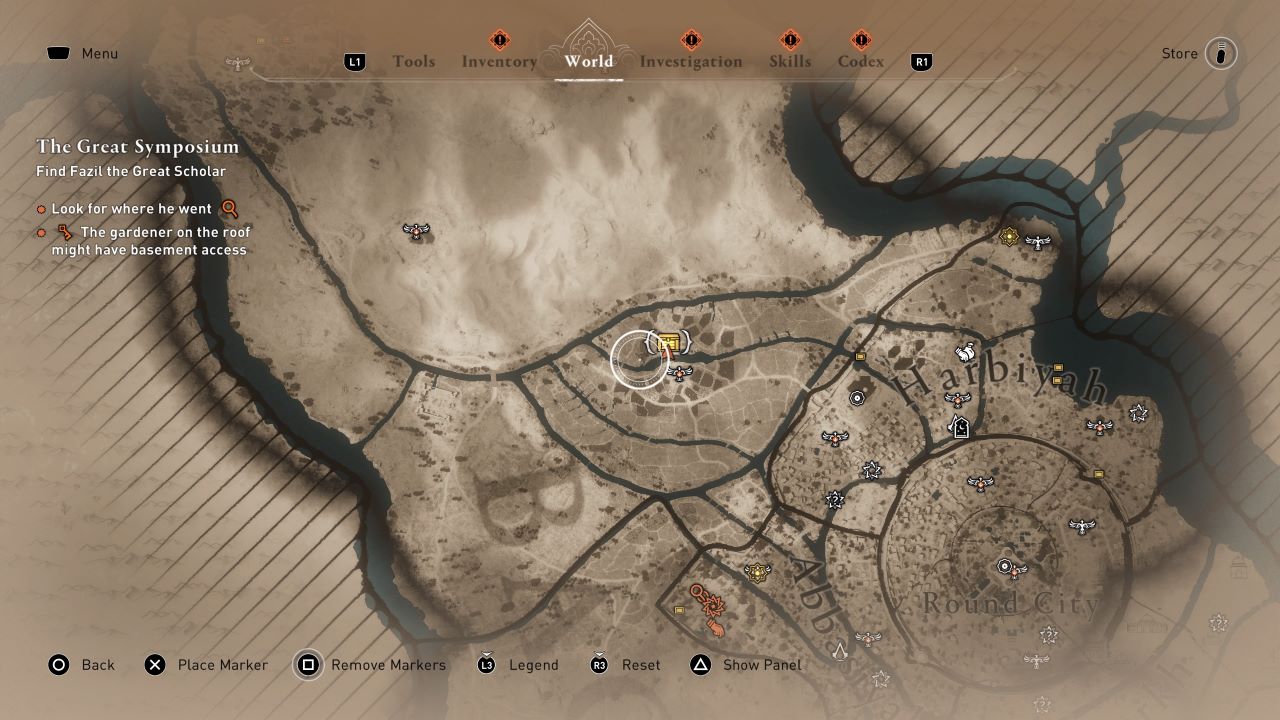This screenshot has height=720, width=1280.
Task: Select the gear-shaped icon west of Harbiyah
Action: pyautogui.click(x=857, y=398)
